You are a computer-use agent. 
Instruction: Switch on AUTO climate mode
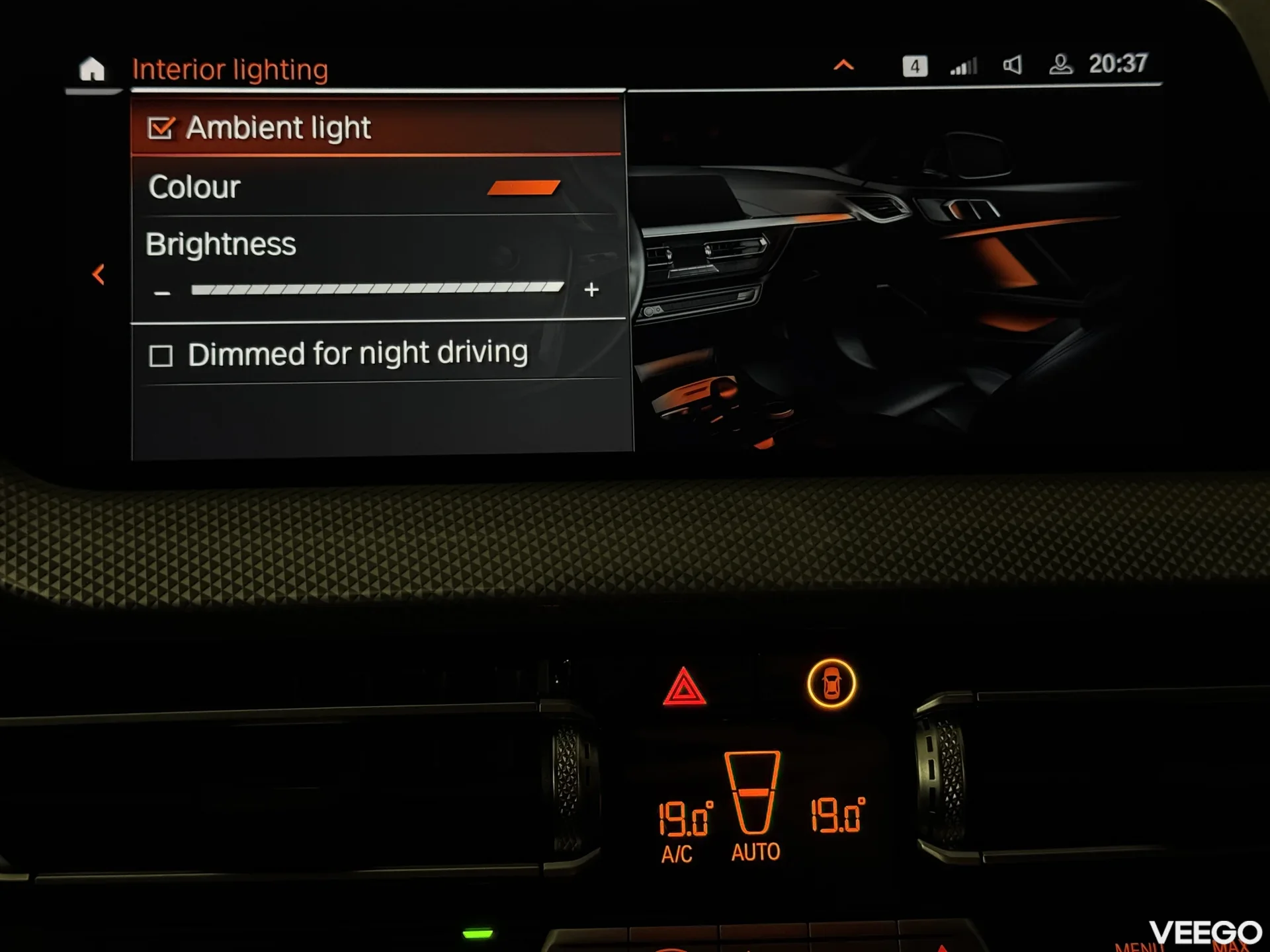(x=755, y=852)
